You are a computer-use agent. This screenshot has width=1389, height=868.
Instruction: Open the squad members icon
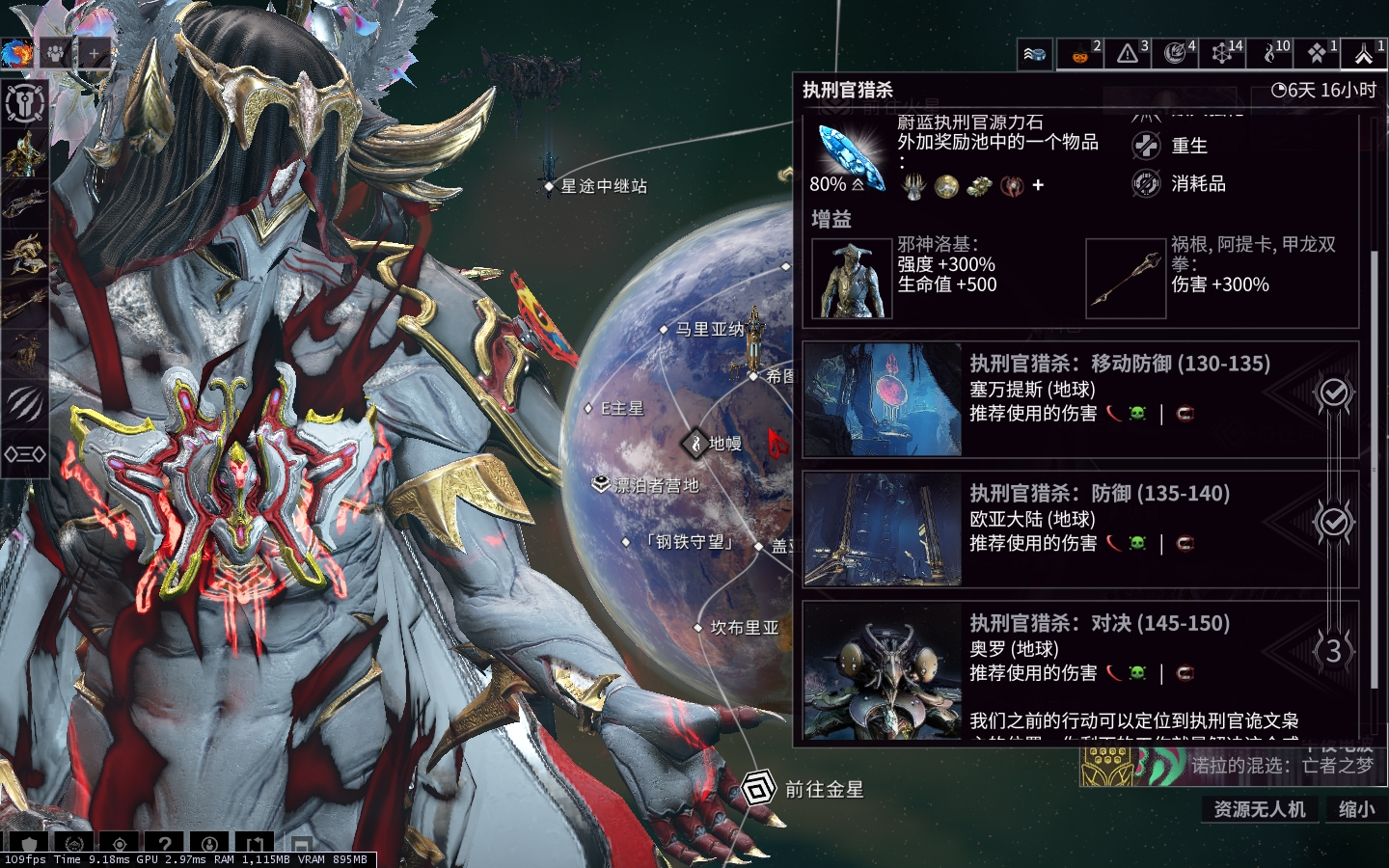tap(55, 54)
